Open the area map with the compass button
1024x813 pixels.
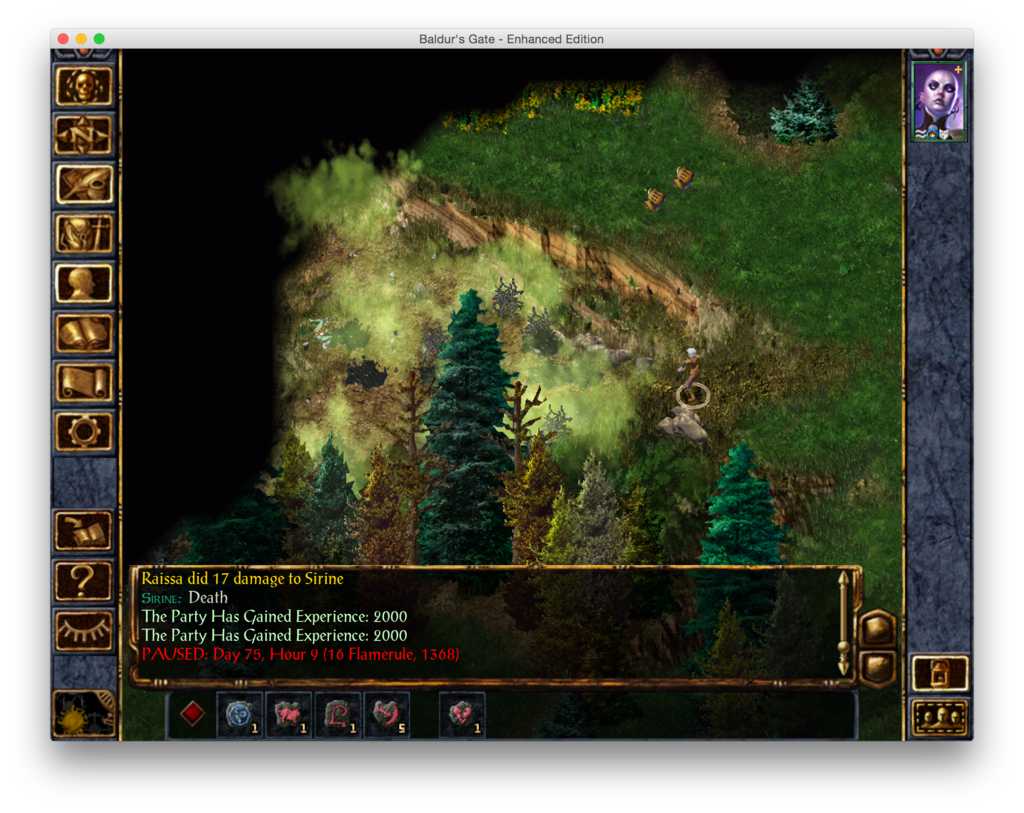84,135
